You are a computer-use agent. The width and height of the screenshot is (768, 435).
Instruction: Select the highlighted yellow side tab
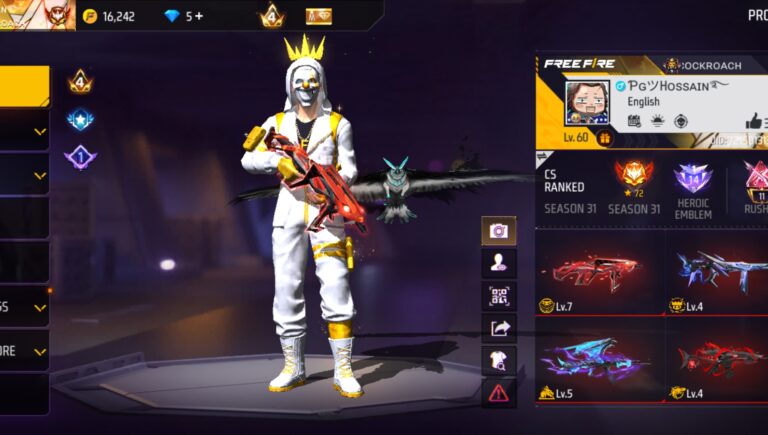coord(24,86)
